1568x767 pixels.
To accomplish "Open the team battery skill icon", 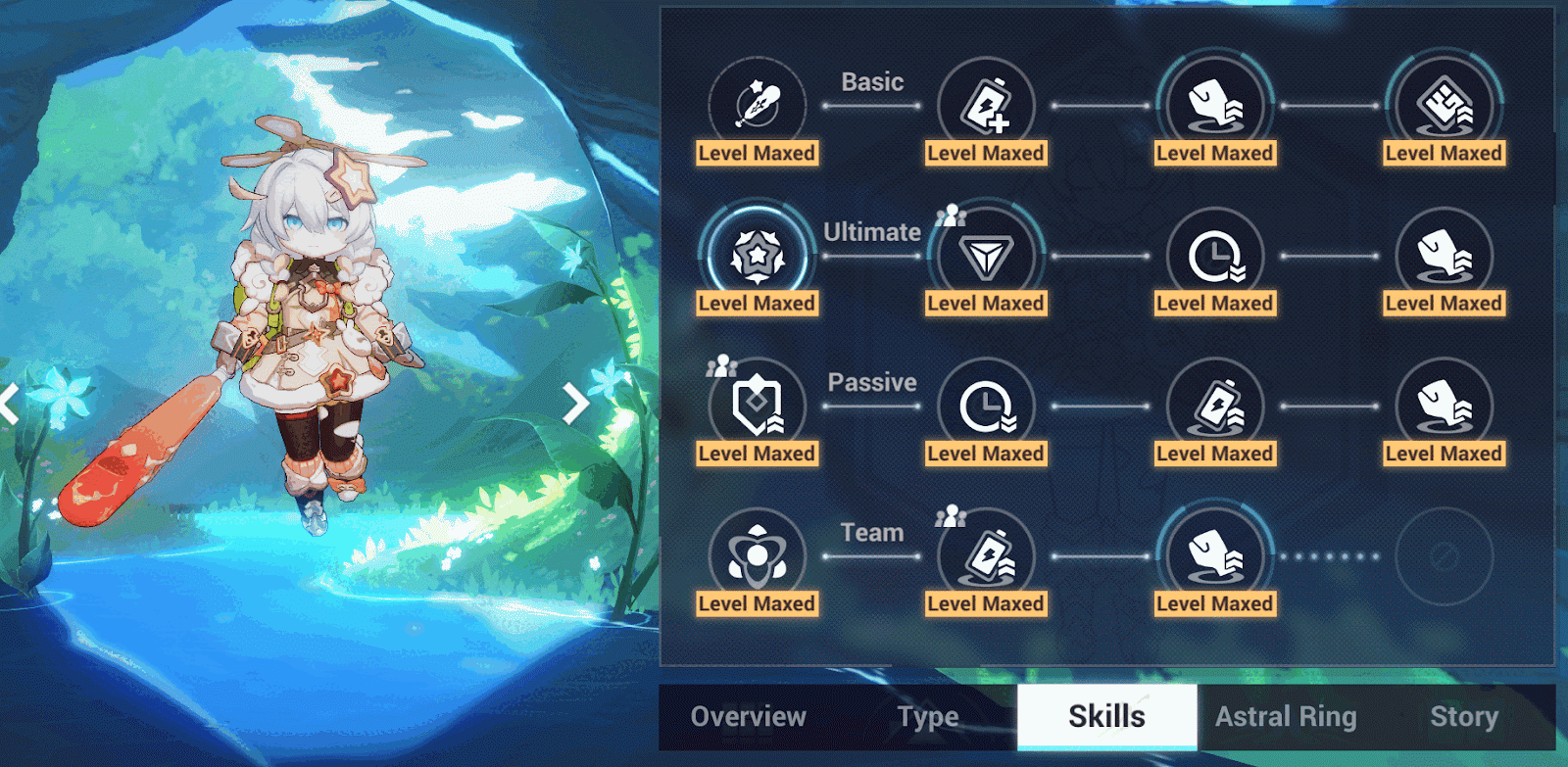I will pyautogui.click(x=986, y=556).
